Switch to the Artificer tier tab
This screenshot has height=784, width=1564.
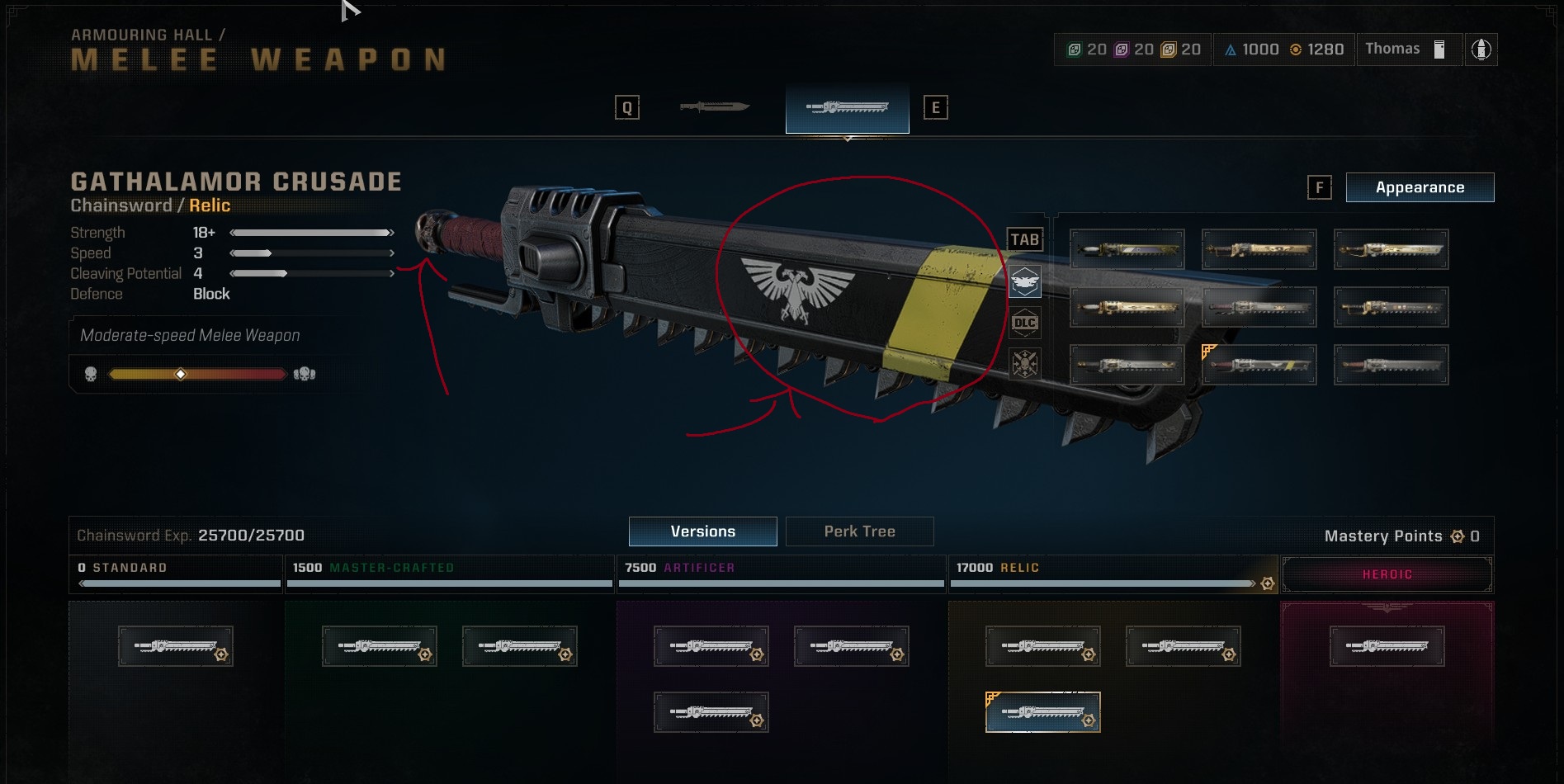781,568
